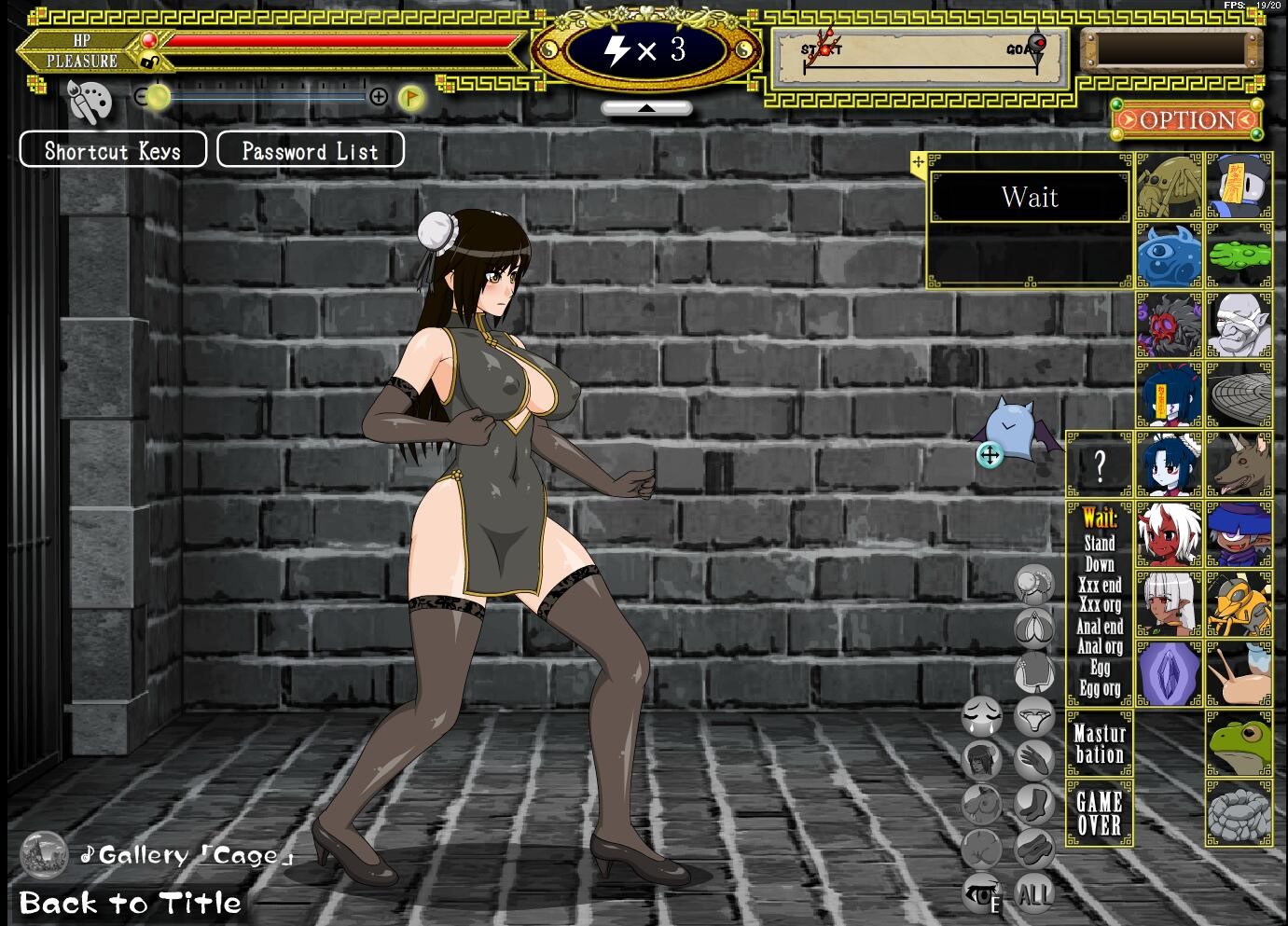Screen dimensions: 1288x926
Task: Choose the Down option in the list
Action: click(1100, 564)
